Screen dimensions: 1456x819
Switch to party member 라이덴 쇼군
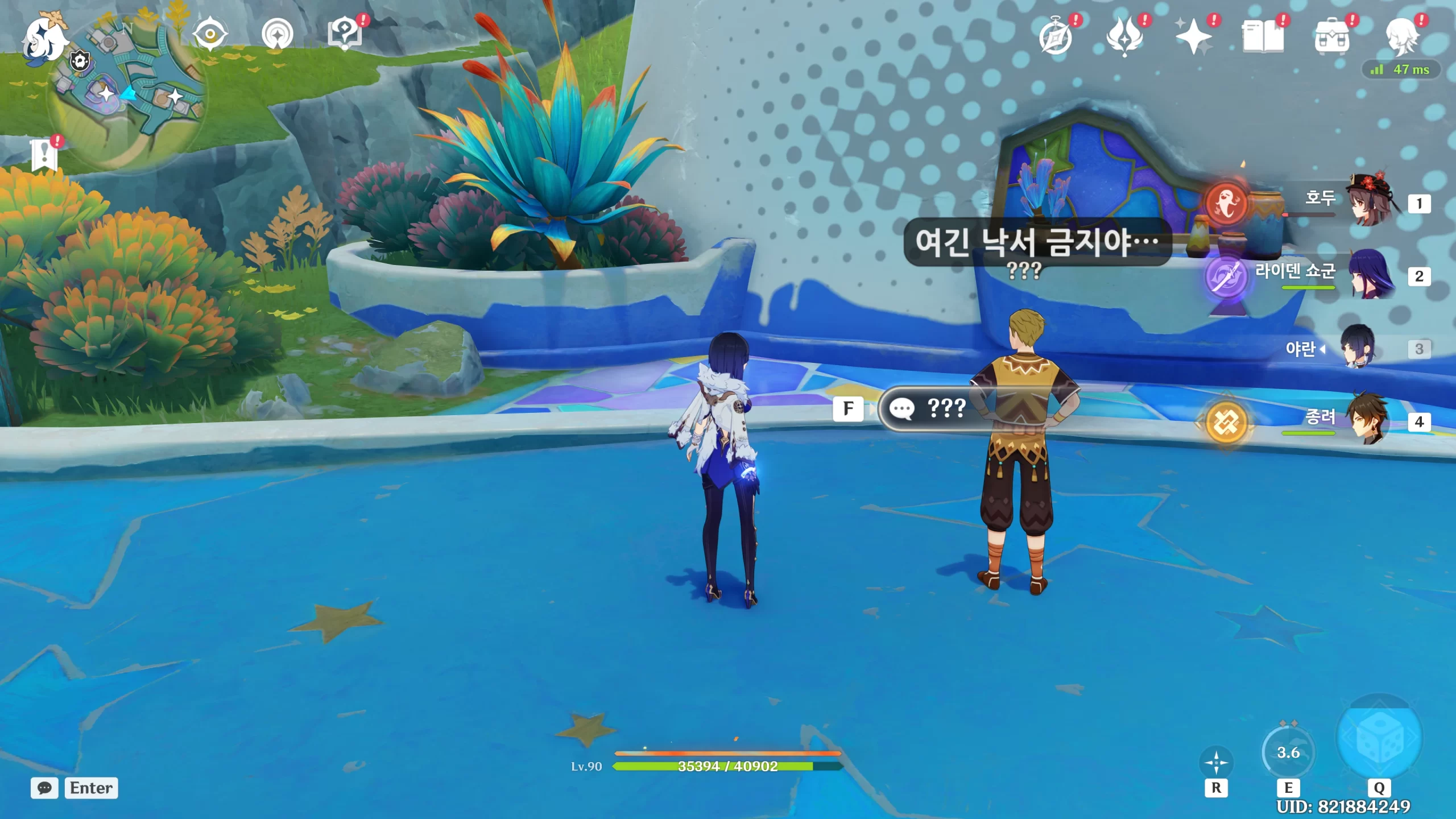(1370, 276)
